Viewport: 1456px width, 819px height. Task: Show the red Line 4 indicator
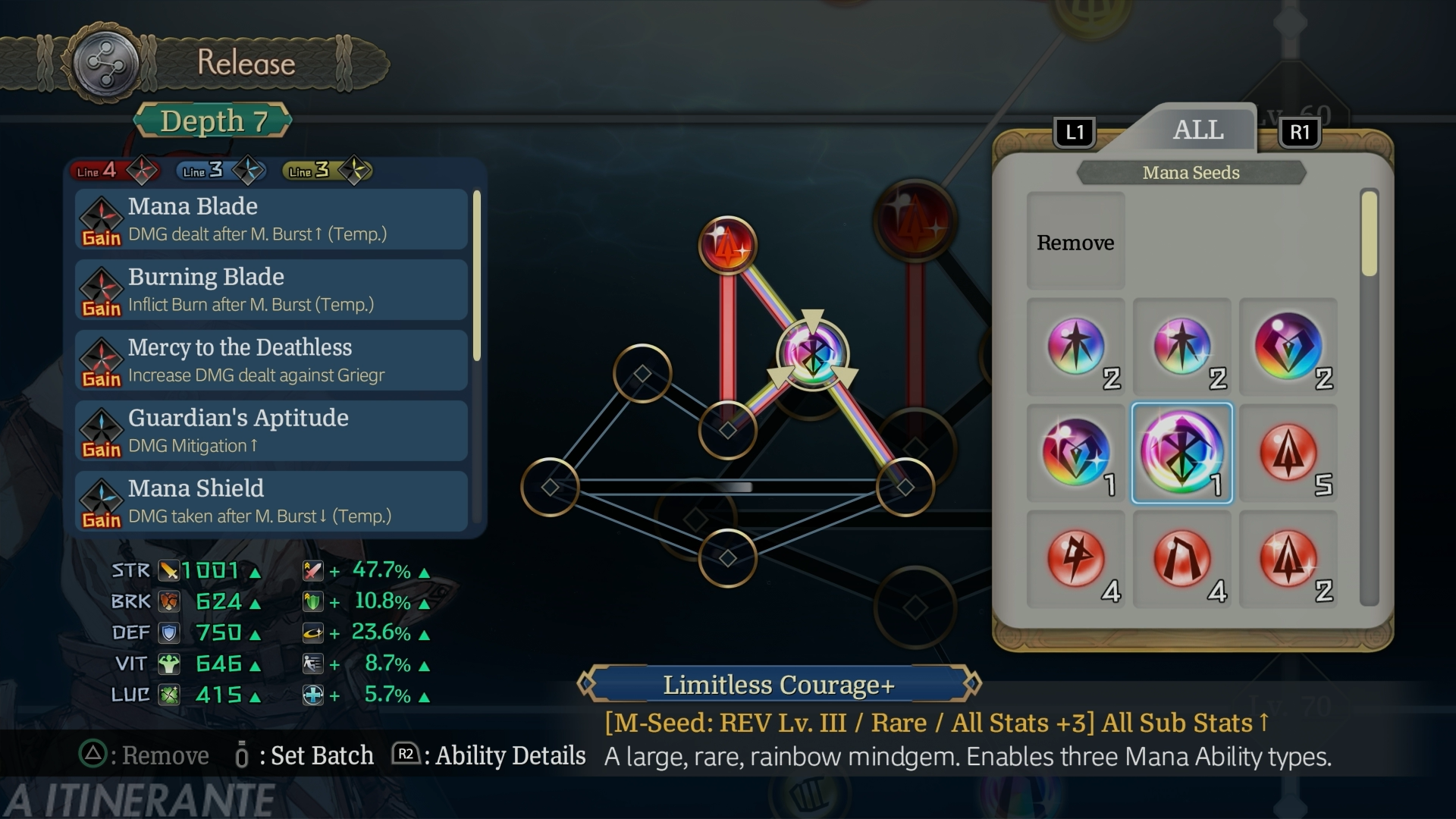coord(114,171)
